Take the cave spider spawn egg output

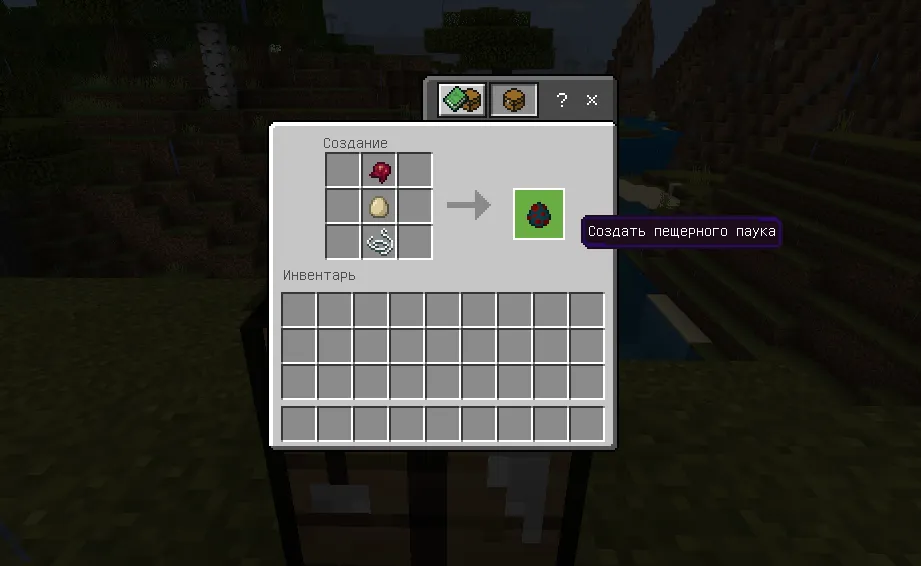[x=539, y=214]
